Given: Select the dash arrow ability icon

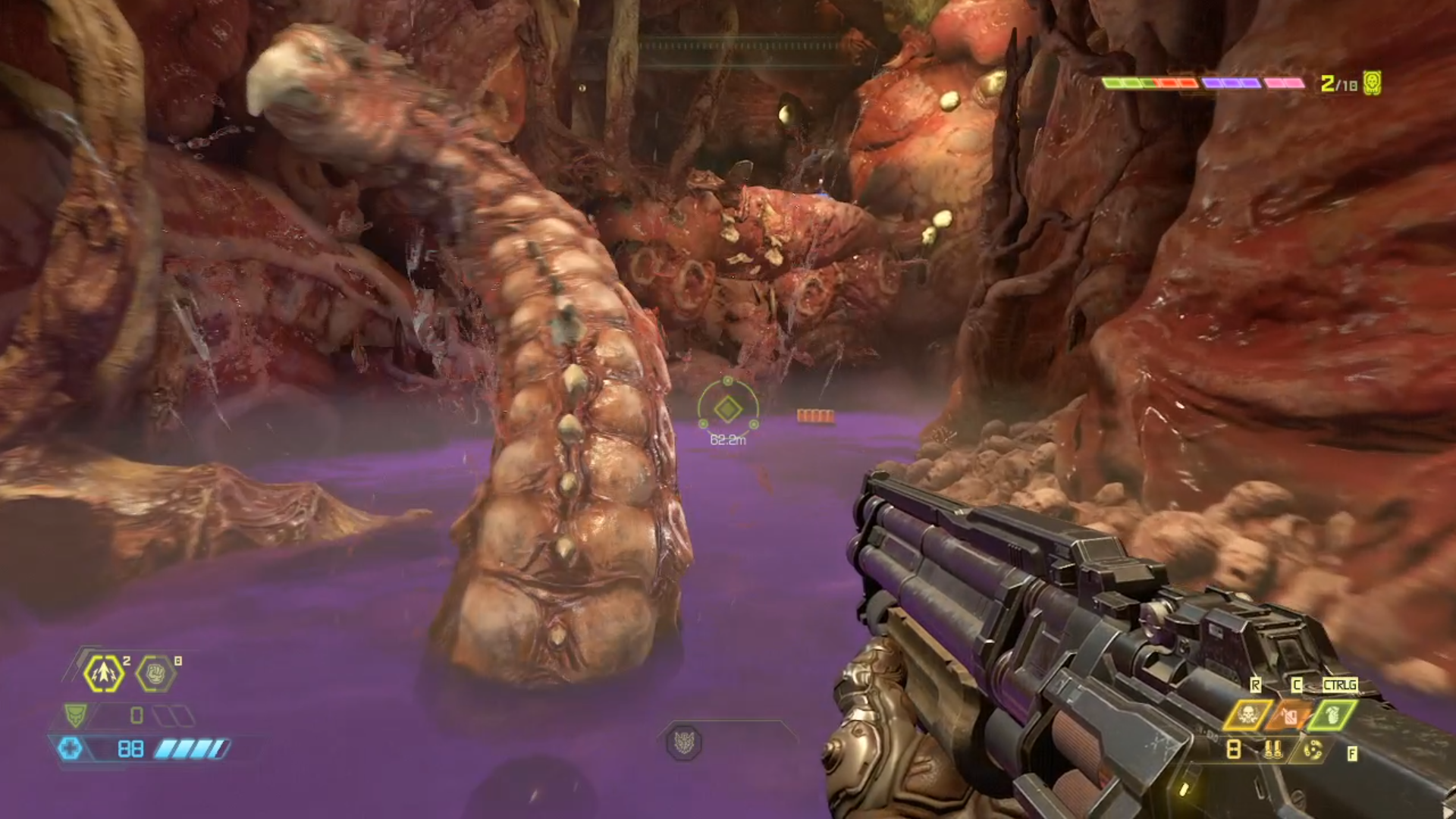Looking at the screenshot, I should coord(104,673).
